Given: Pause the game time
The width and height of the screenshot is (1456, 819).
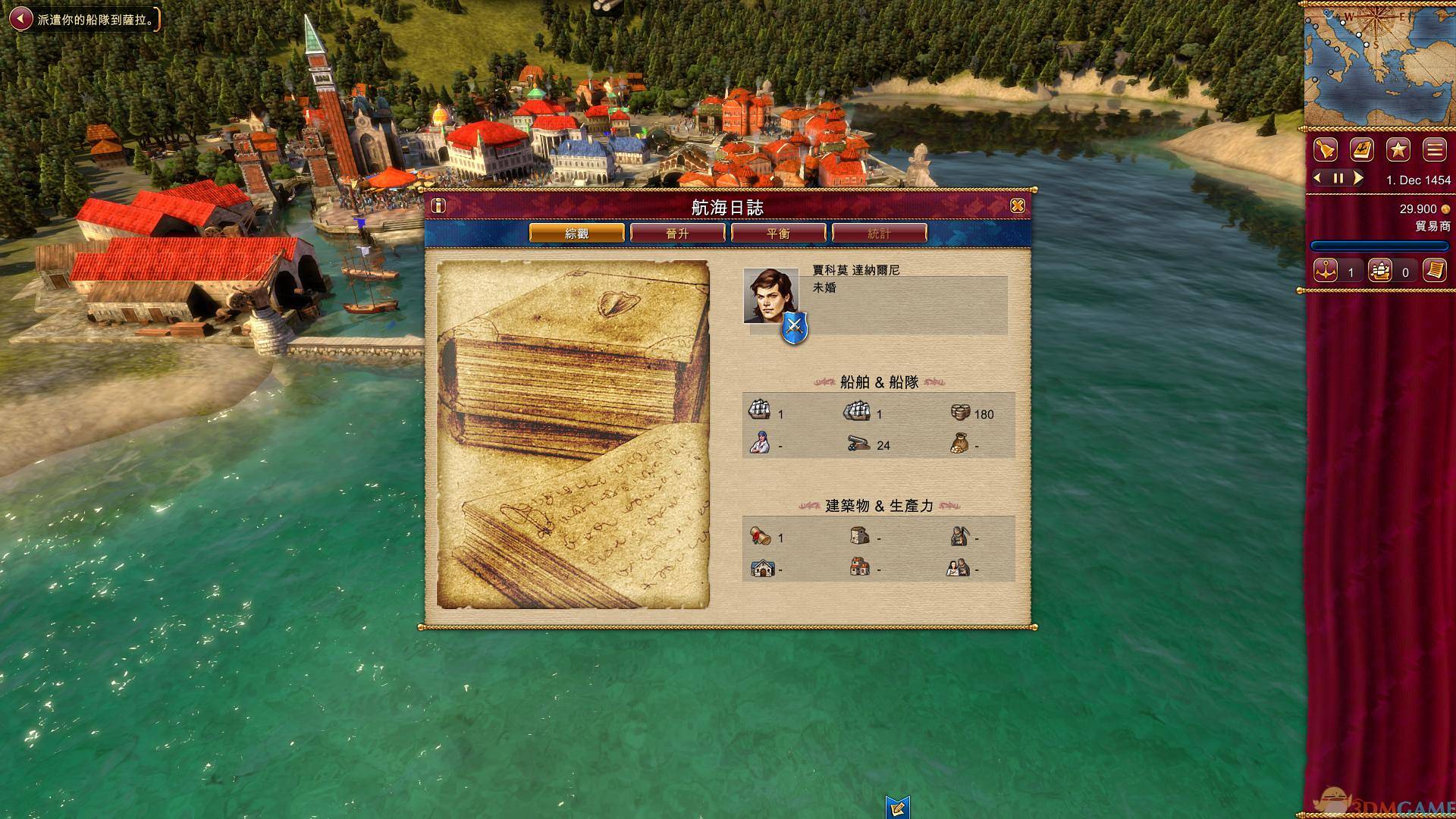Looking at the screenshot, I should (1338, 179).
